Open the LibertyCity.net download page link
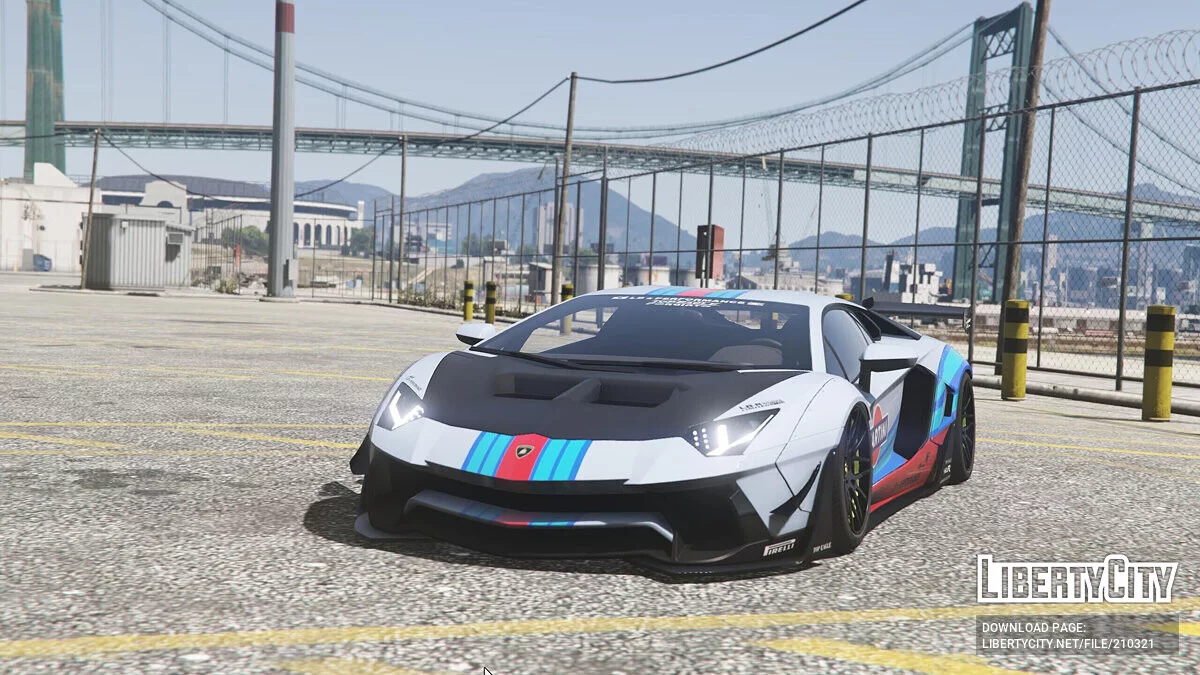 [x=1076, y=642]
